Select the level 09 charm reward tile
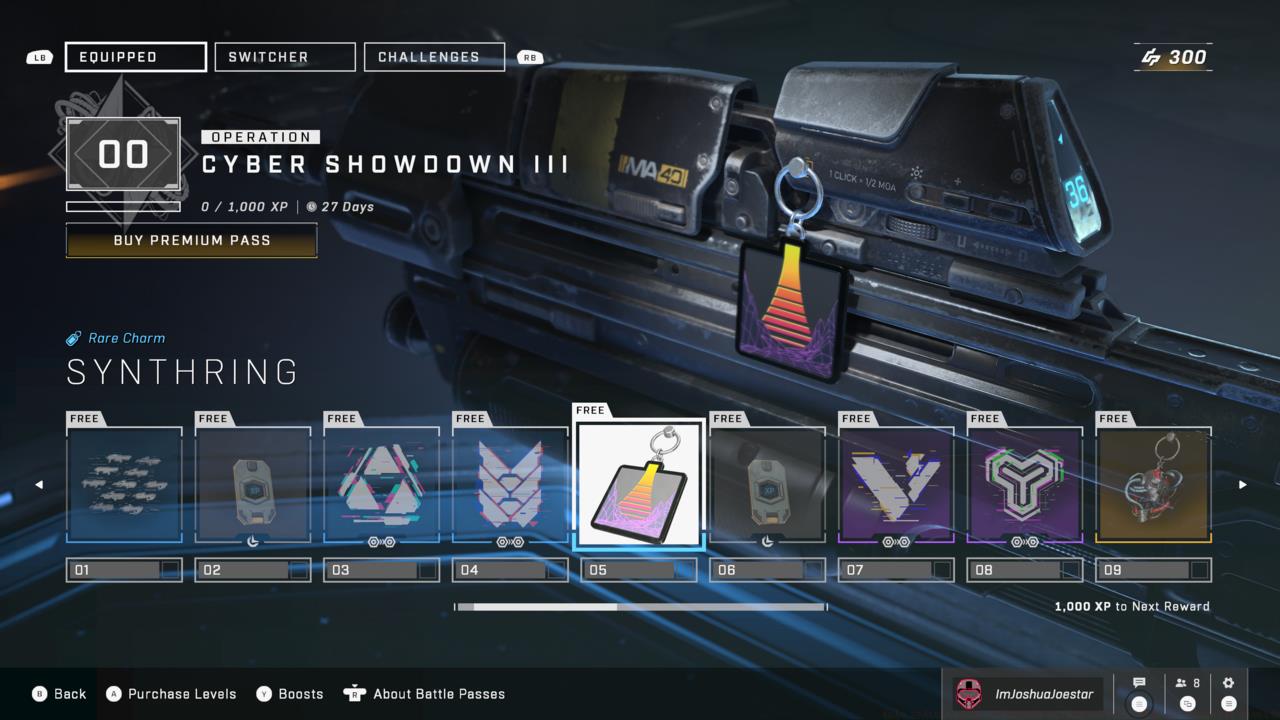Screen dimensions: 1280x720 [1154, 485]
